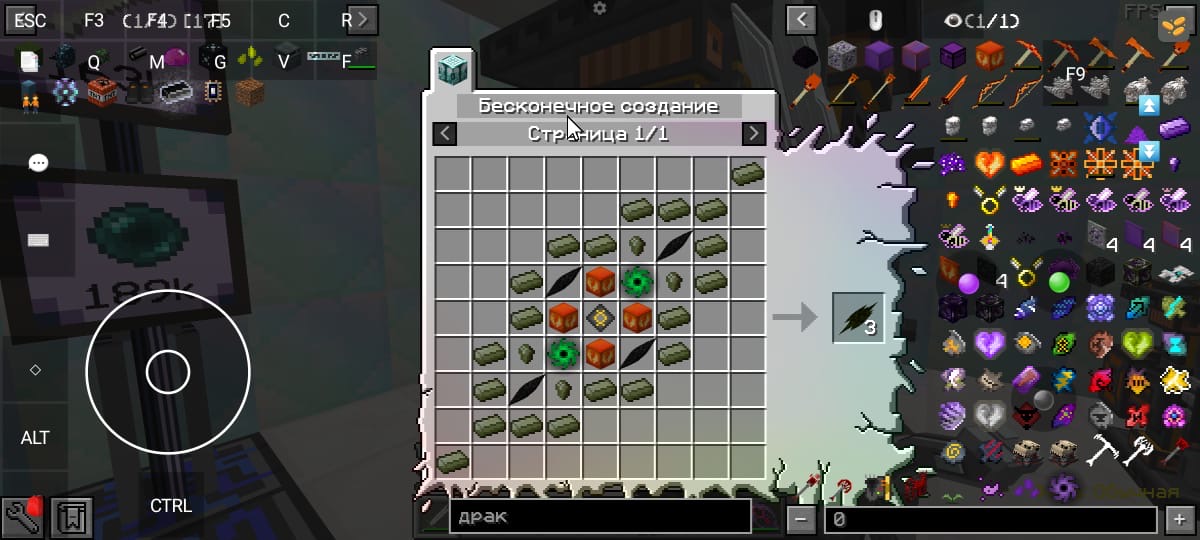The width and height of the screenshot is (1200, 540).
Task: Focus the amount field showing 0
Action: click(x=990, y=518)
